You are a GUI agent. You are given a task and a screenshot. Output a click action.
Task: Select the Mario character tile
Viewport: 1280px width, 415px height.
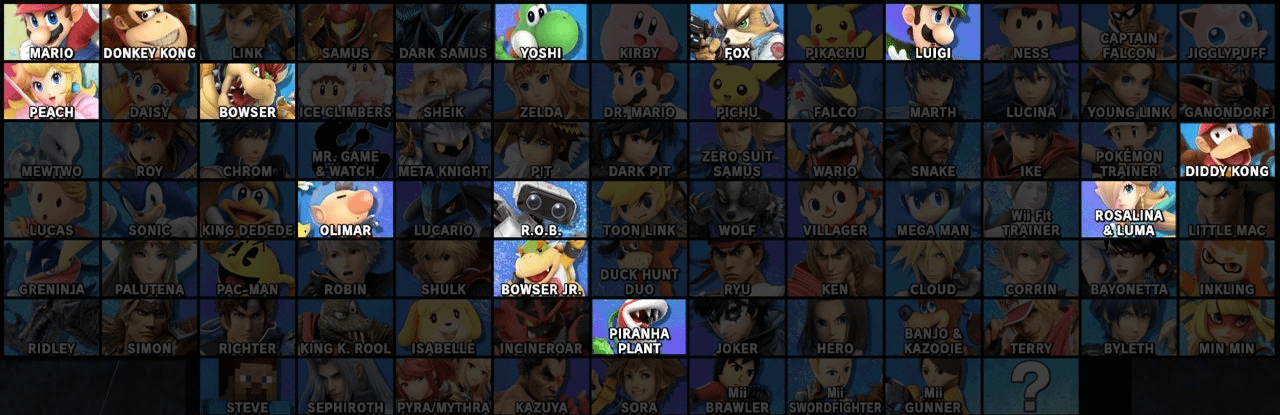(50, 31)
